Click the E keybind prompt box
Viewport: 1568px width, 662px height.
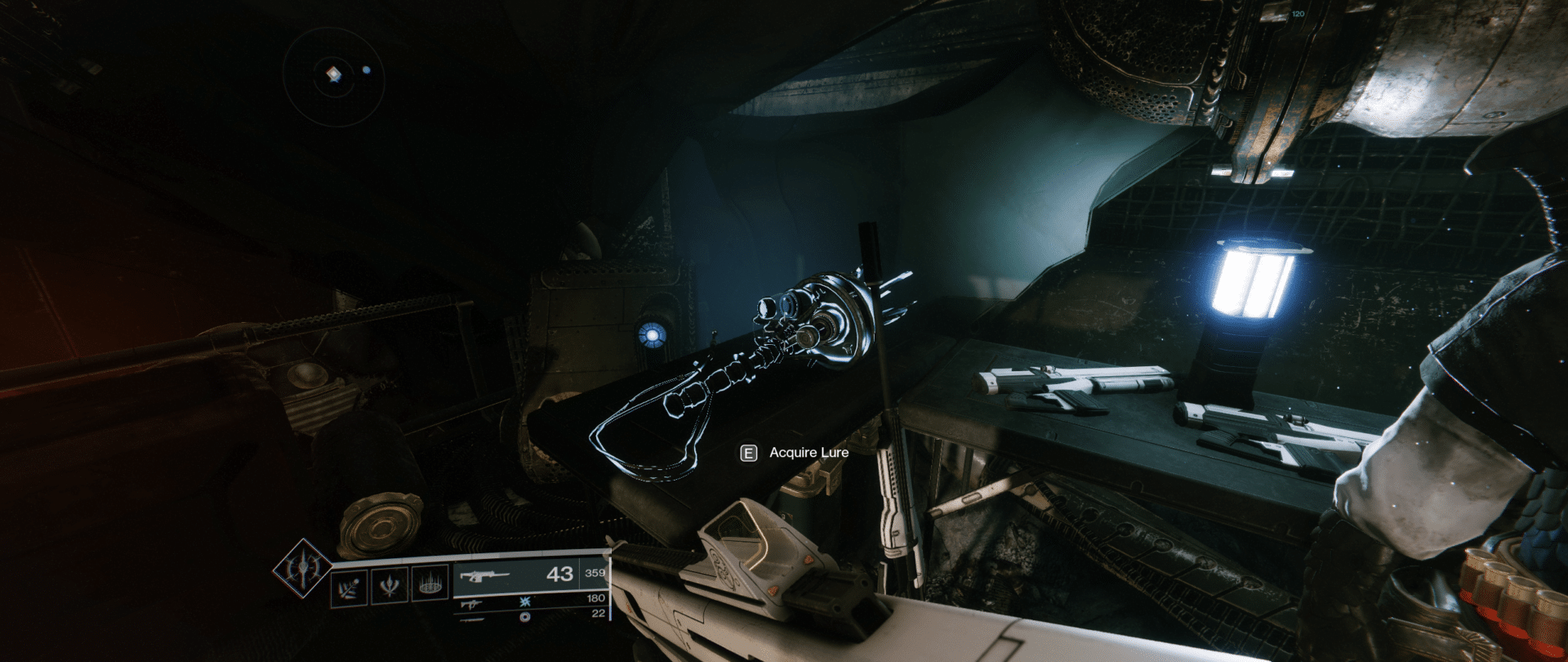coord(747,451)
